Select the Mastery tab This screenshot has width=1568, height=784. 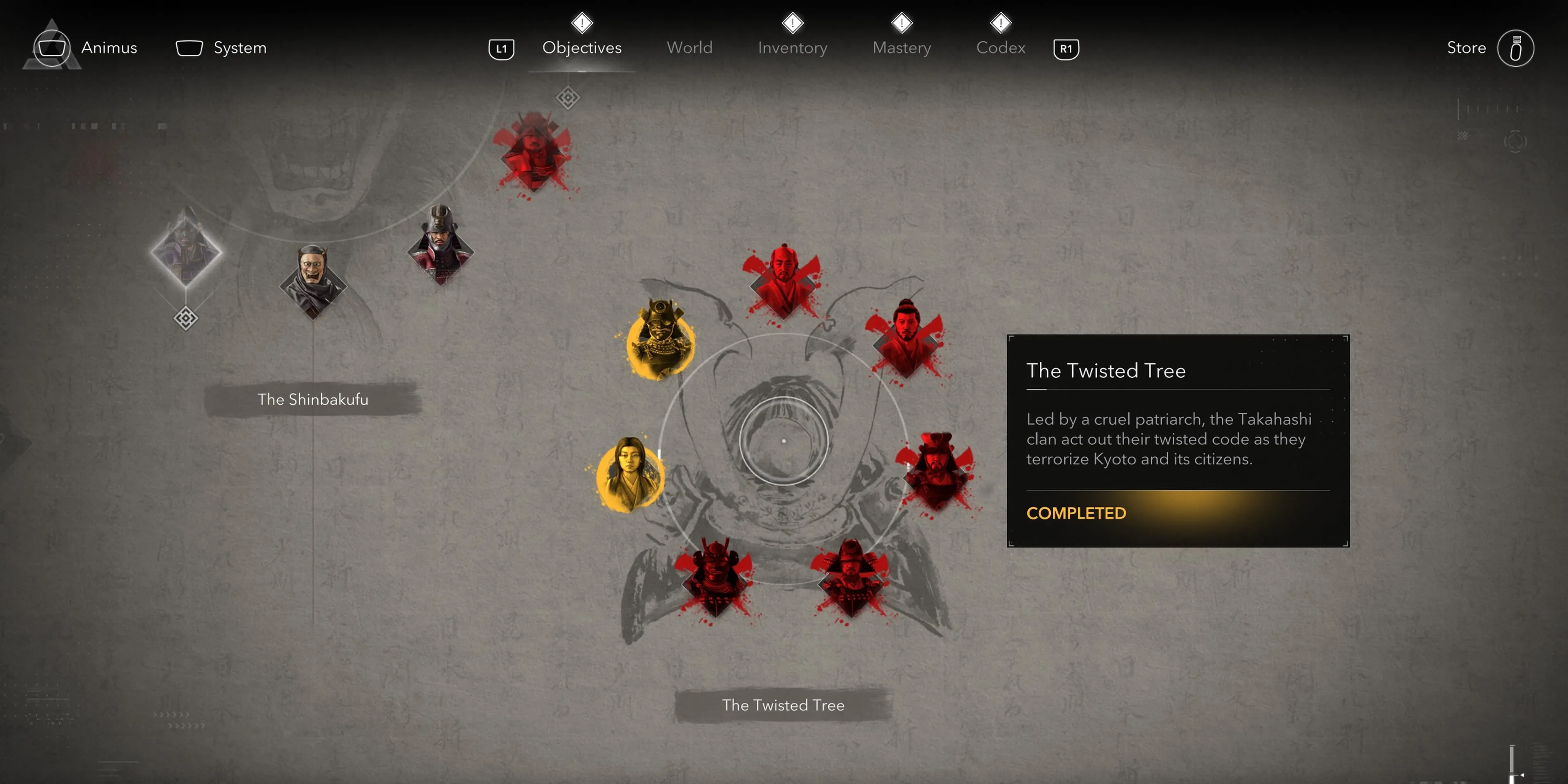(x=901, y=47)
